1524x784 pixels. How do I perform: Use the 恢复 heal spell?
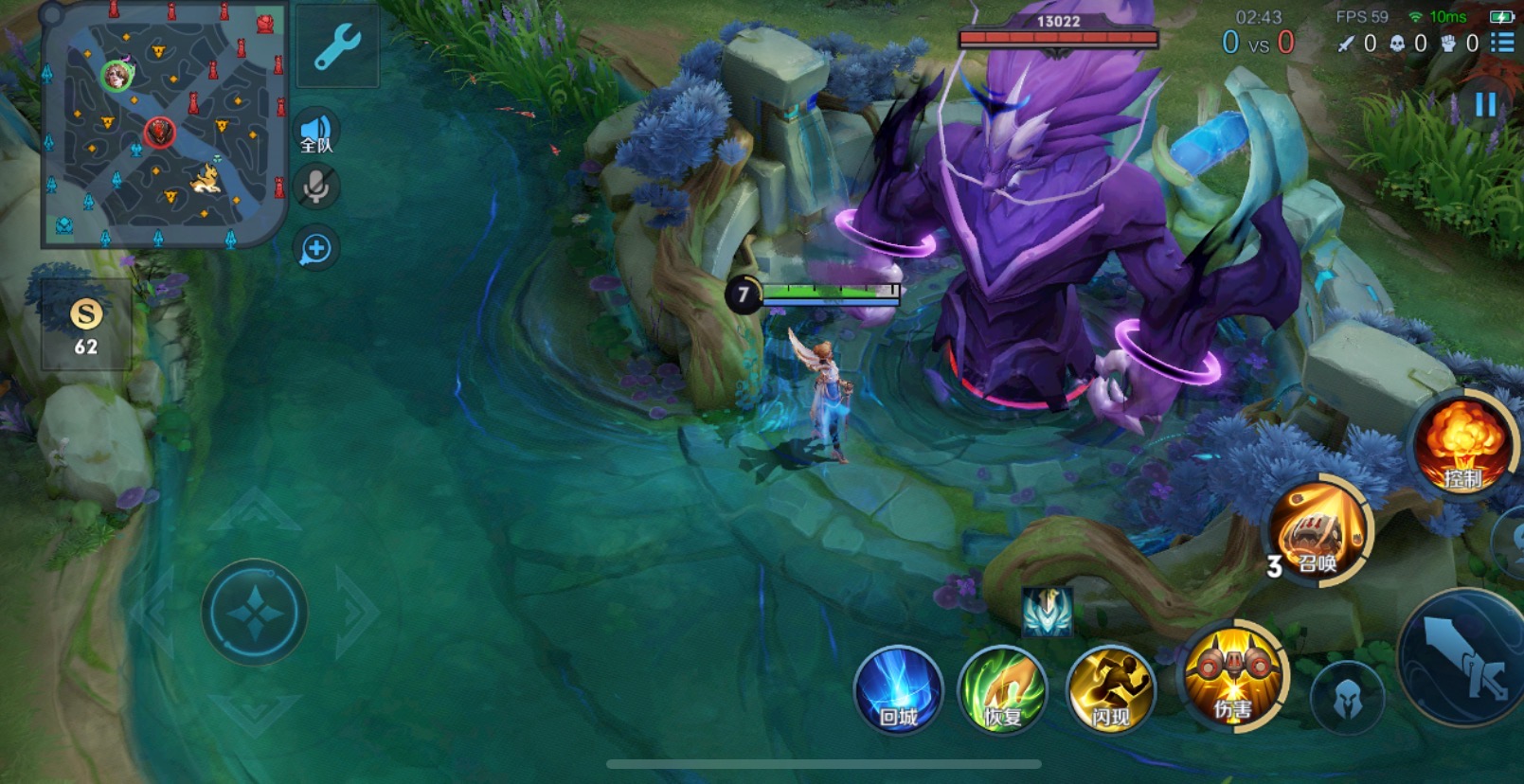coord(1002,690)
